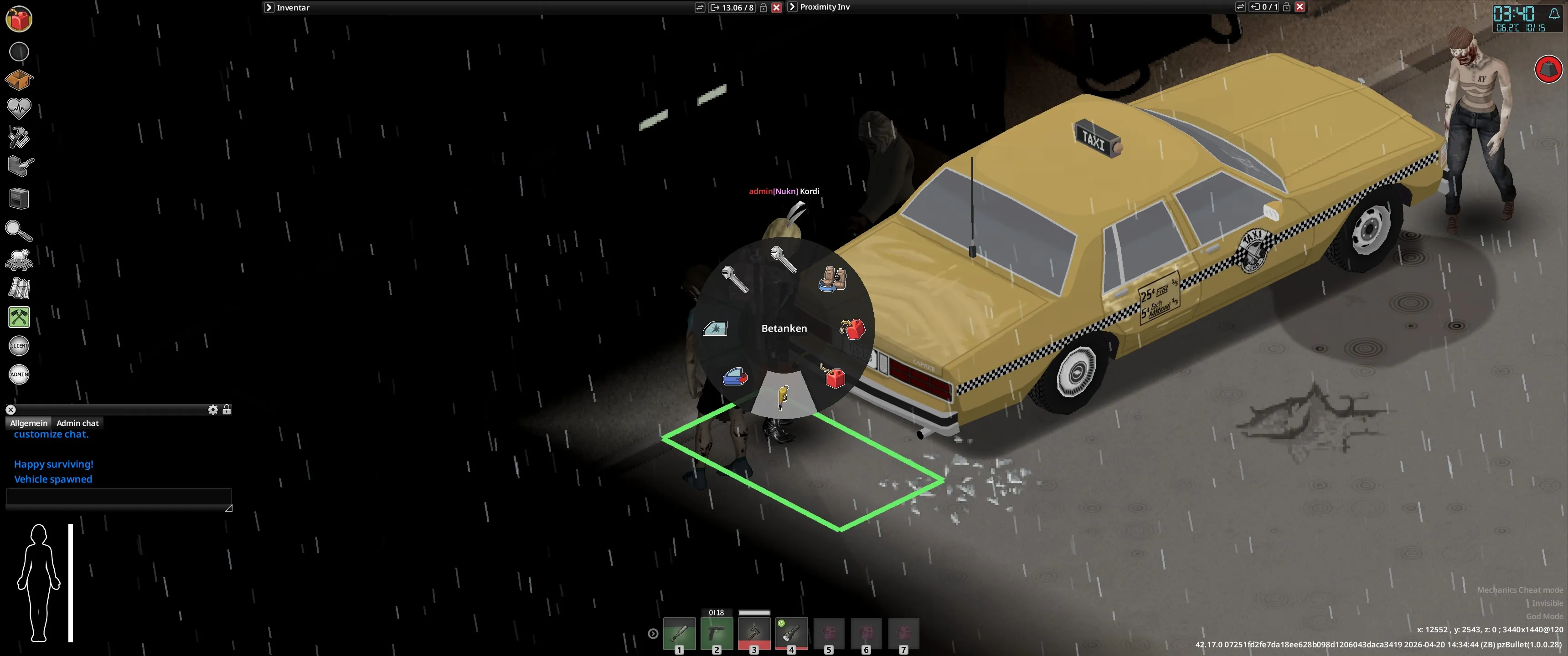Open the CLIENT panel button
Screen dimensions: 1568x656
click(19, 346)
